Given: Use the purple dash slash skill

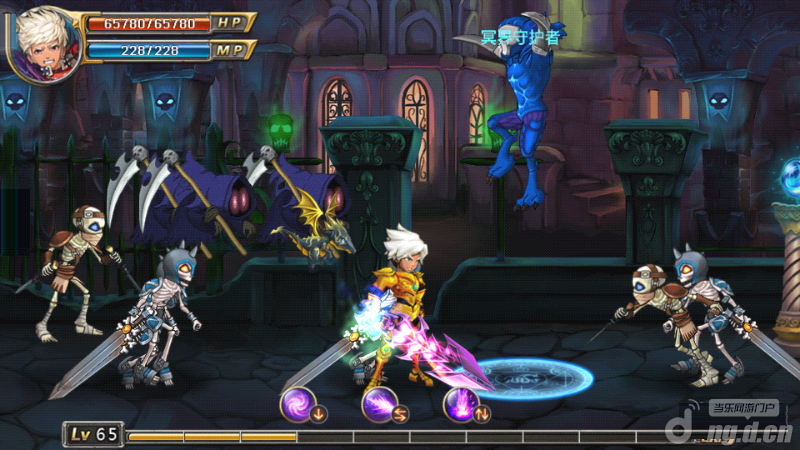Looking at the screenshot, I should pyautogui.click(x=379, y=403).
